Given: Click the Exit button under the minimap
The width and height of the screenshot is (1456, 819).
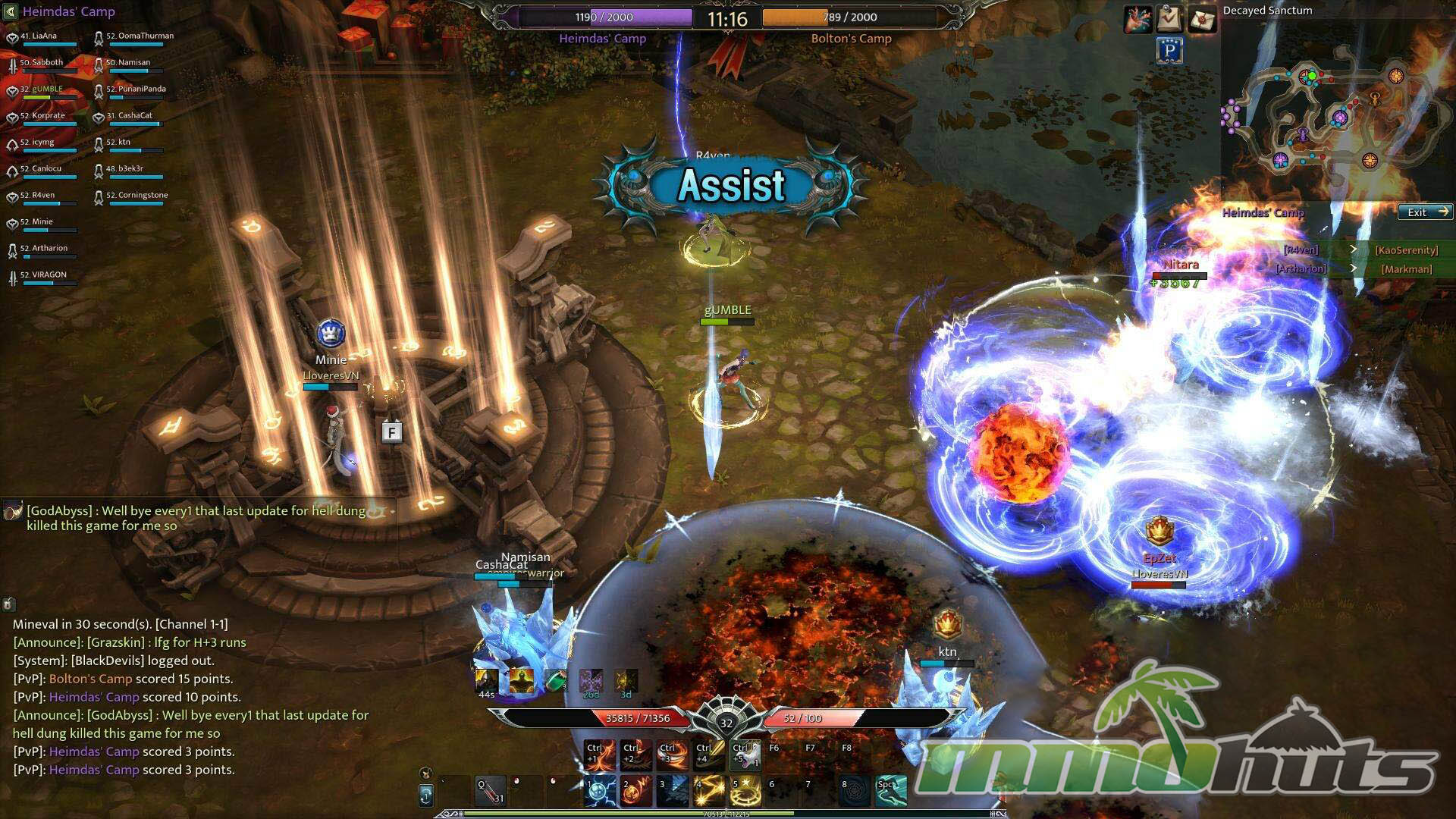Looking at the screenshot, I should 1425,212.
